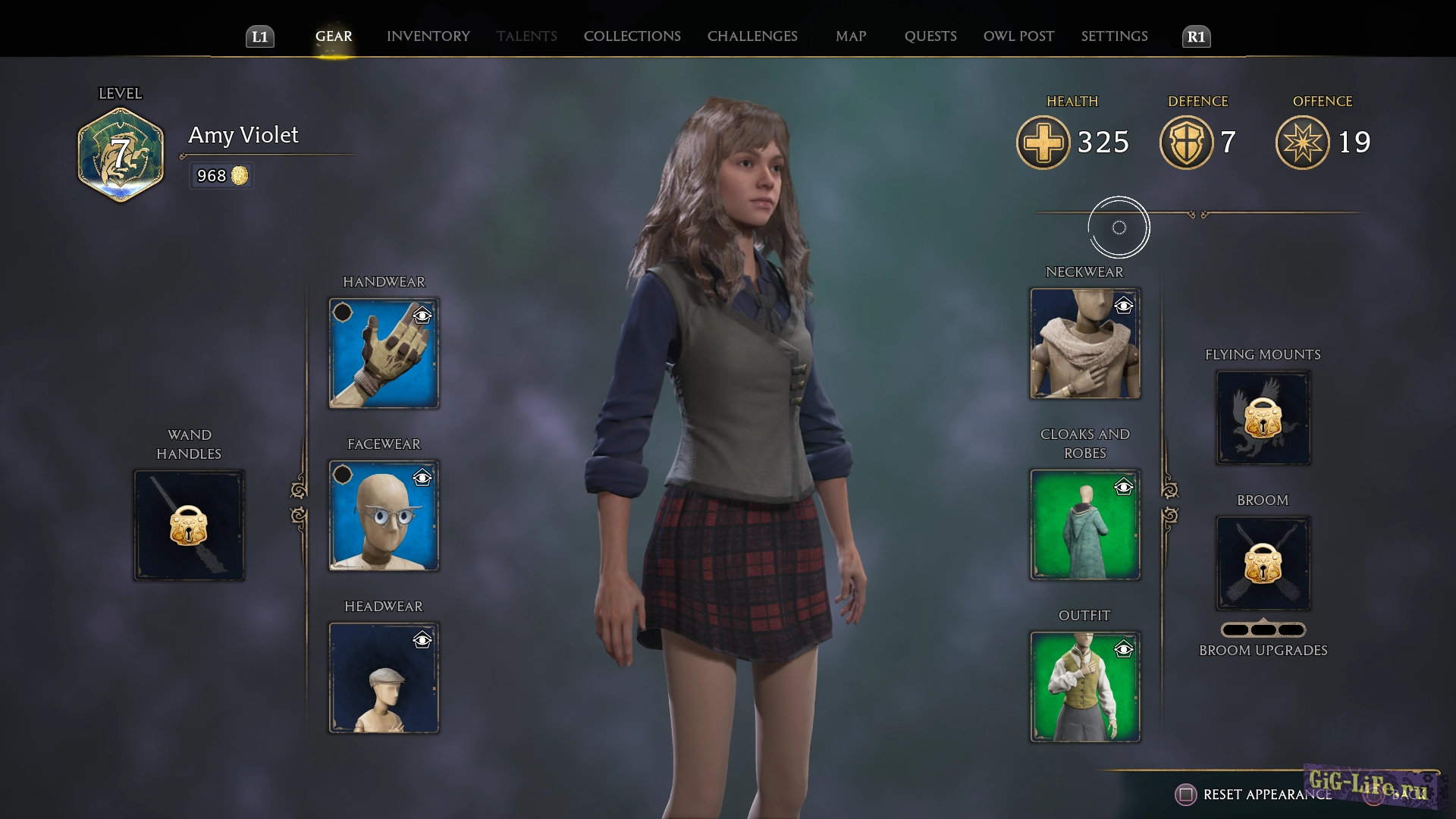Open the Owl Post tab
The width and height of the screenshot is (1456, 819).
[x=1018, y=36]
